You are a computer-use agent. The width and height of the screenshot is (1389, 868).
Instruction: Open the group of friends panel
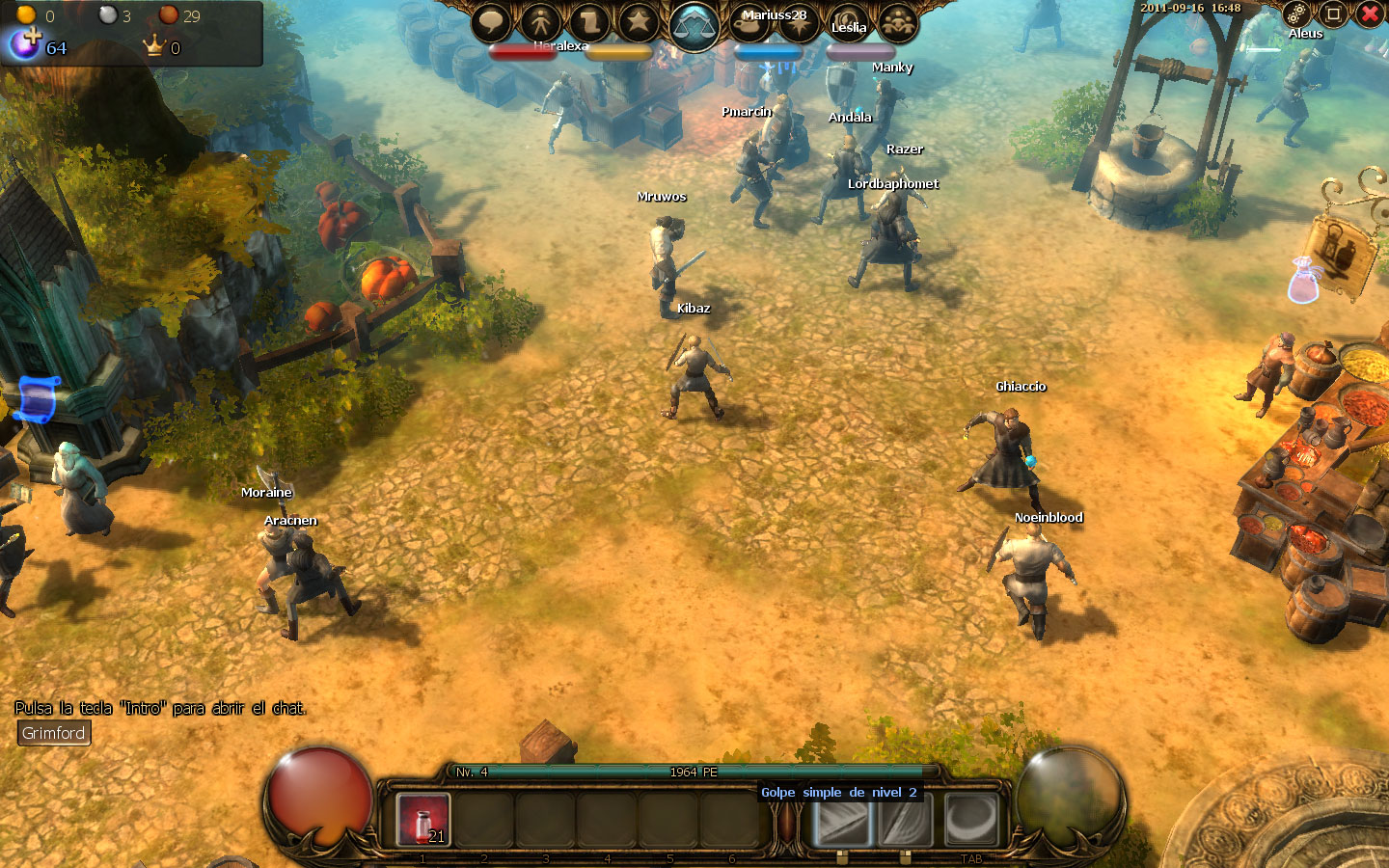click(898, 22)
